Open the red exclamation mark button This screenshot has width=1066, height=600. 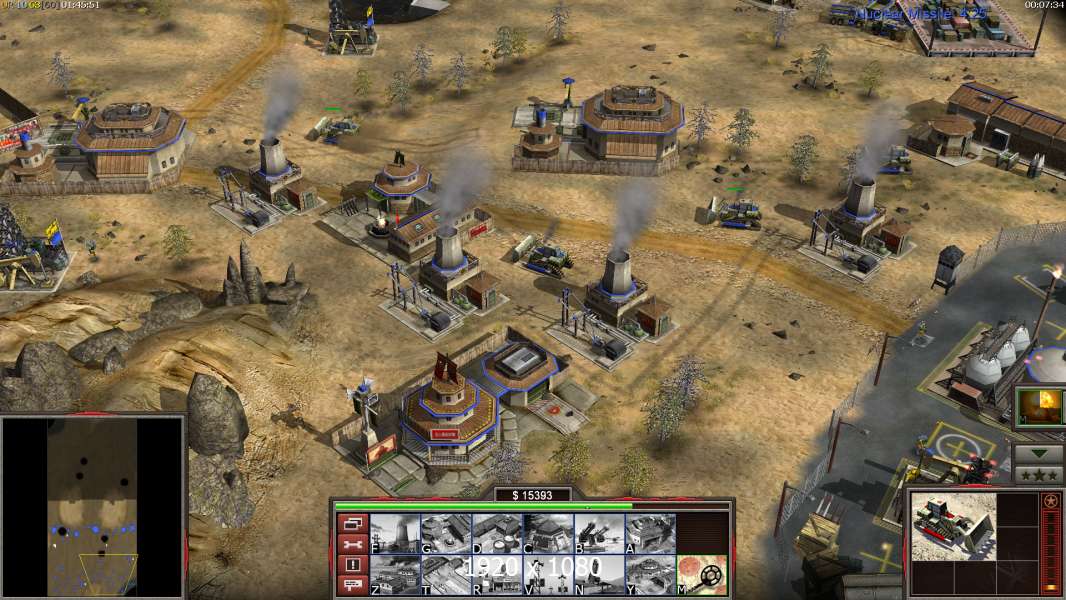click(352, 564)
